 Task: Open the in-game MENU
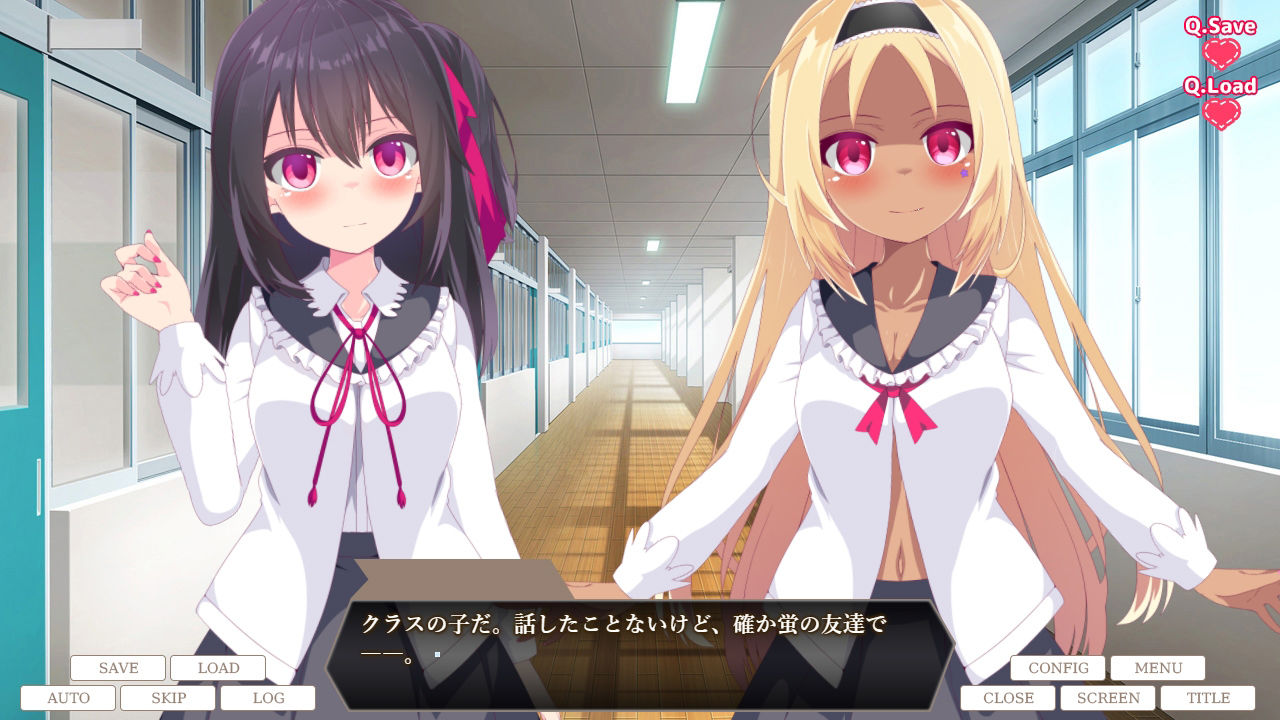tap(1156, 667)
